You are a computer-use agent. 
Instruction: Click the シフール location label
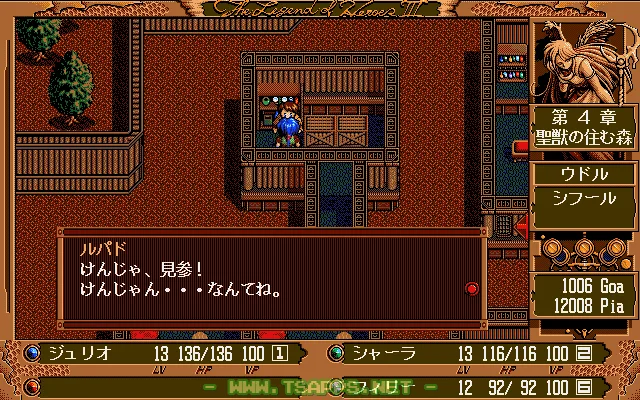(580, 197)
